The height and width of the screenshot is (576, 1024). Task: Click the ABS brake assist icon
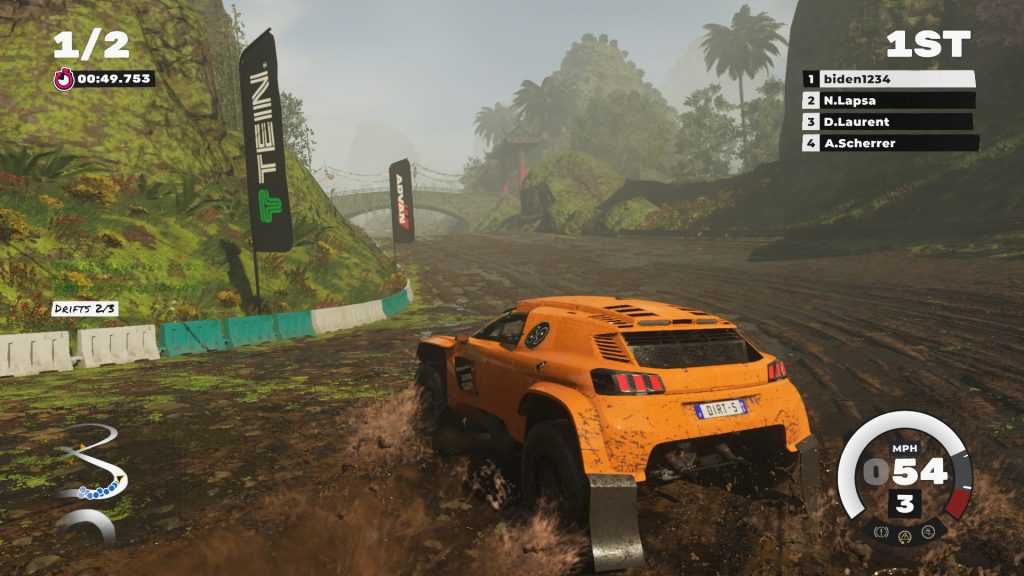pyautogui.click(x=881, y=532)
